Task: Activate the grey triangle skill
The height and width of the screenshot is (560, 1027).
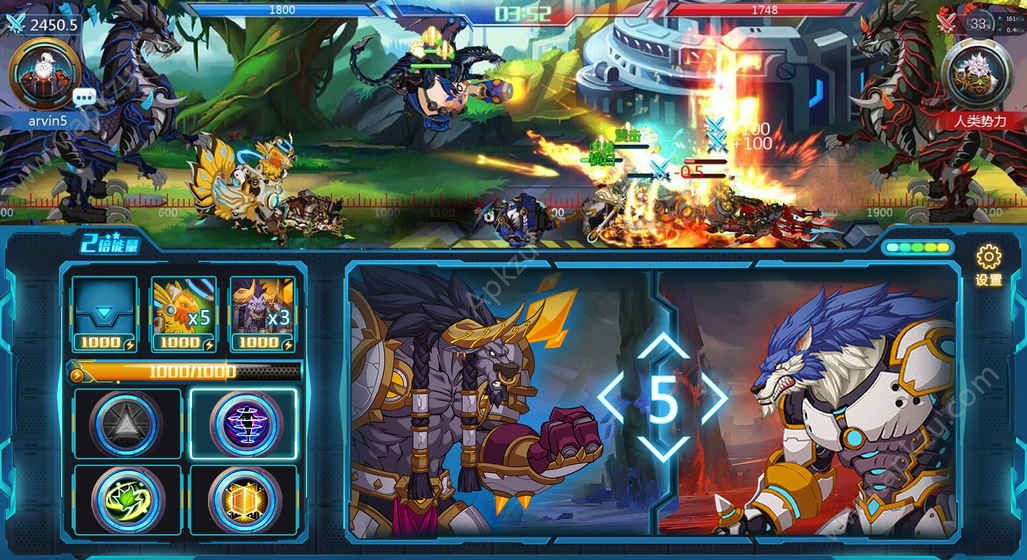Action: 127,423
